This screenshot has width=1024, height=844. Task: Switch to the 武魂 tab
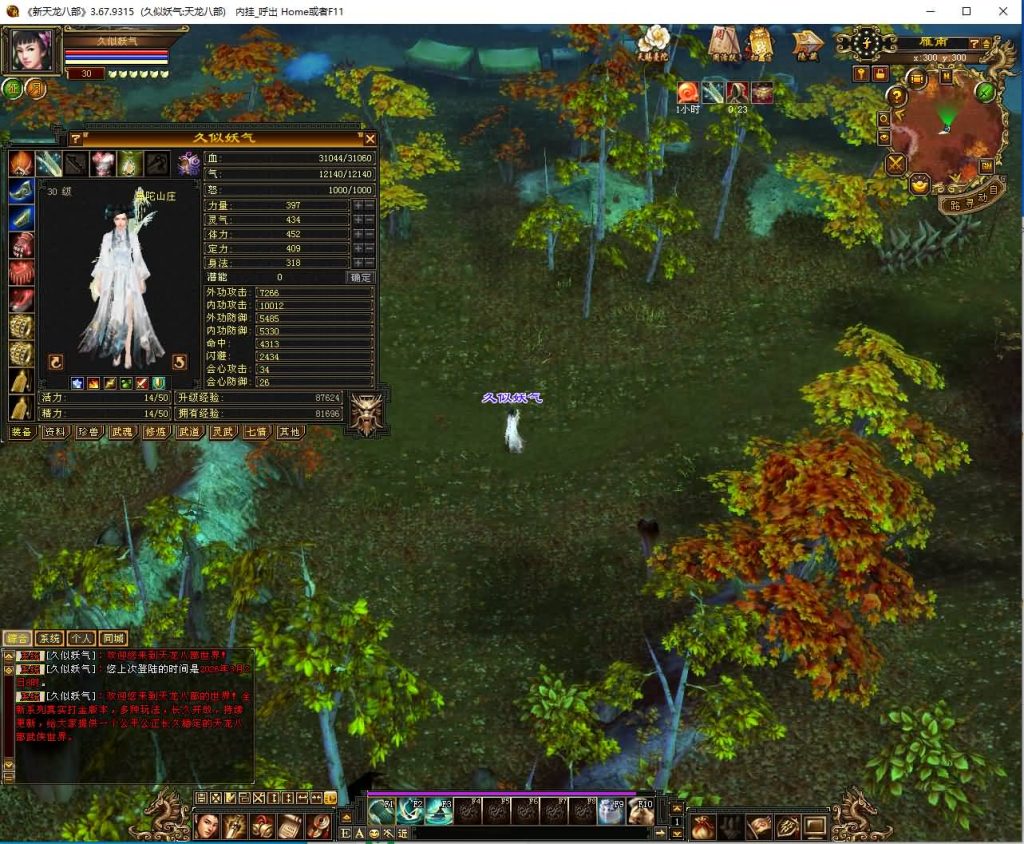click(121, 432)
